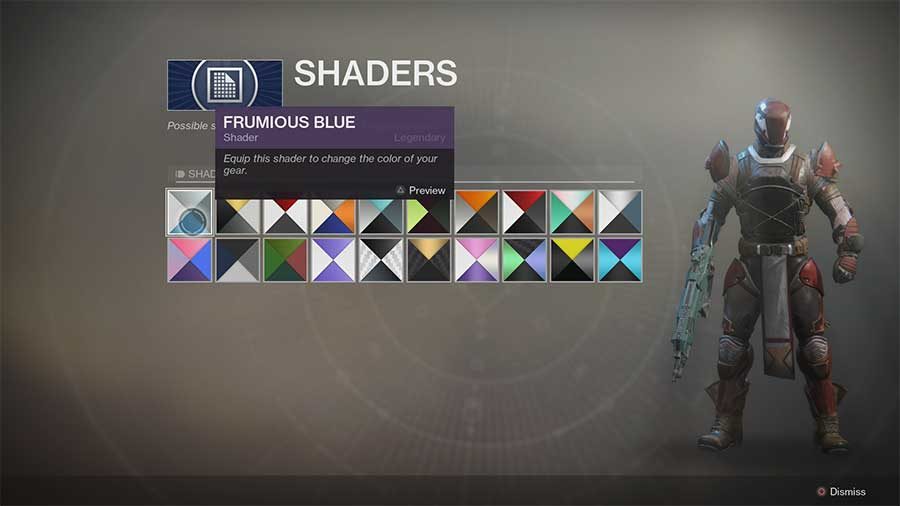Viewport: 900px width, 506px height.
Task: Choose the cyan-topped grey and black shader
Action: pyautogui.click(x=381, y=213)
